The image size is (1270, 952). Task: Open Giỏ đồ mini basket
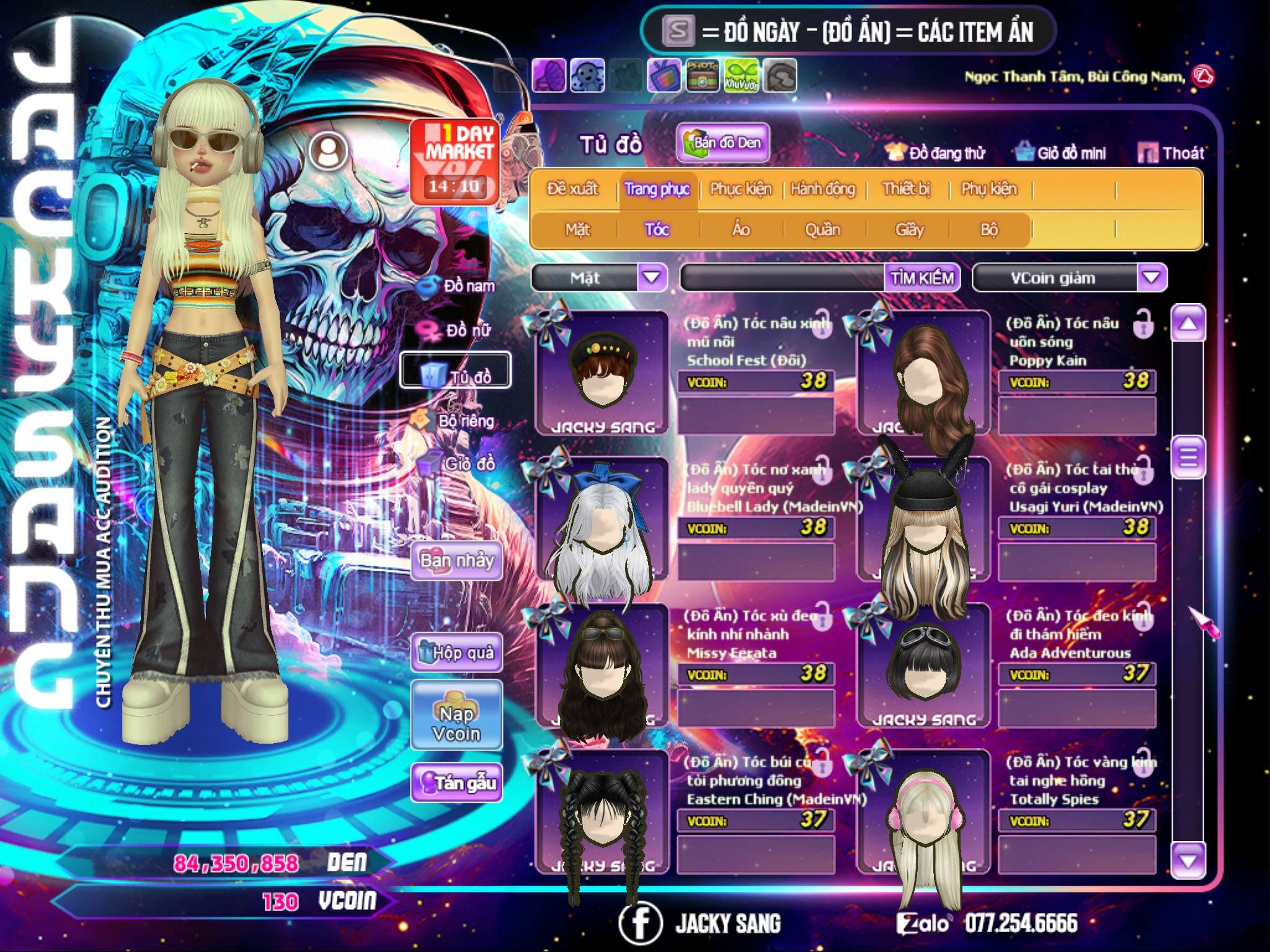(1061, 152)
